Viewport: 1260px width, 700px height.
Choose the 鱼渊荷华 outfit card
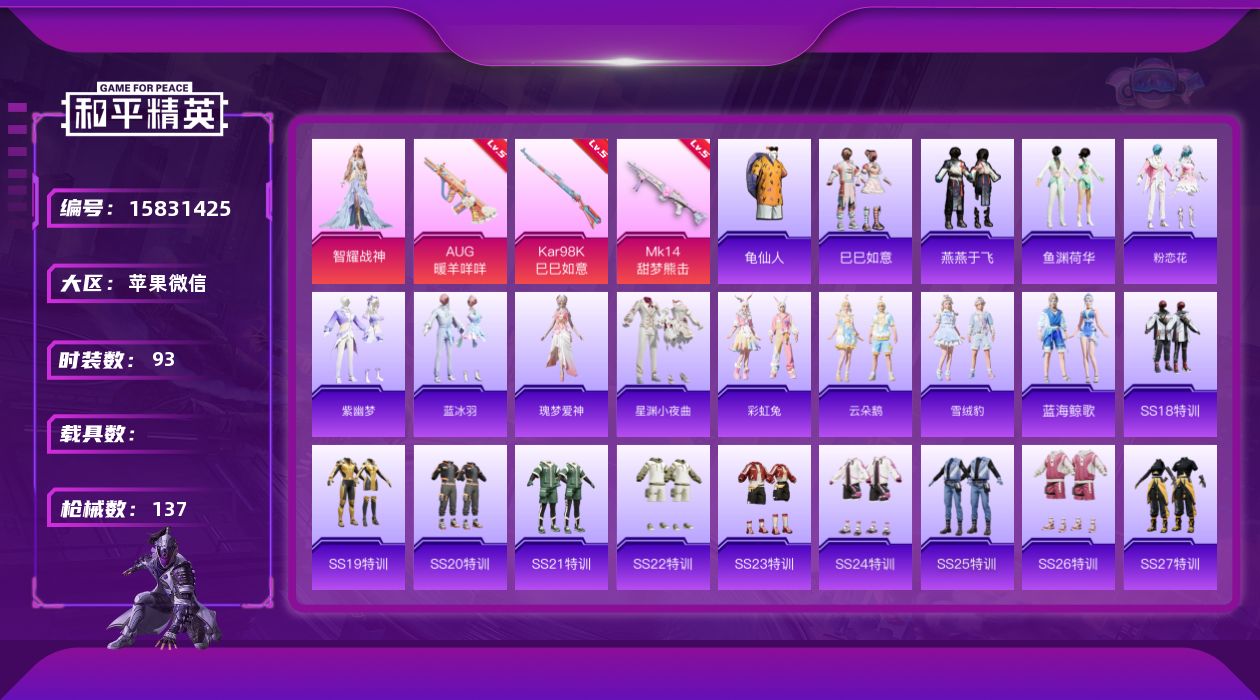tap(1068, 211)
